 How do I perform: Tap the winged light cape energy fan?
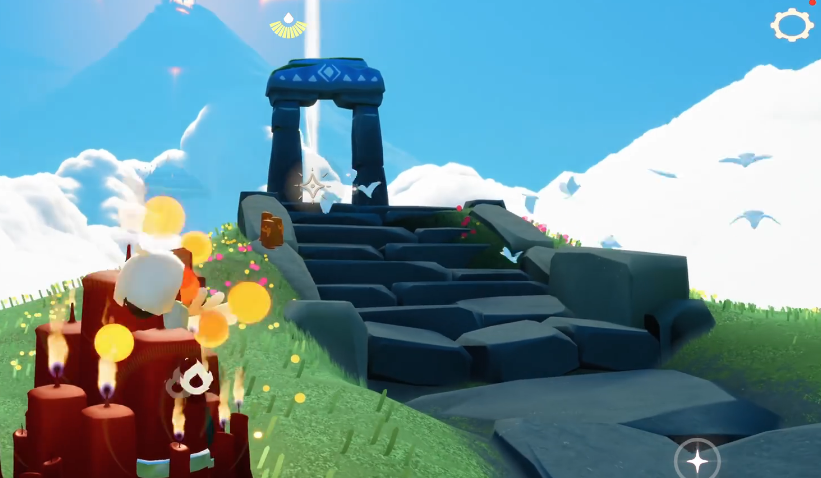point(288,26)
